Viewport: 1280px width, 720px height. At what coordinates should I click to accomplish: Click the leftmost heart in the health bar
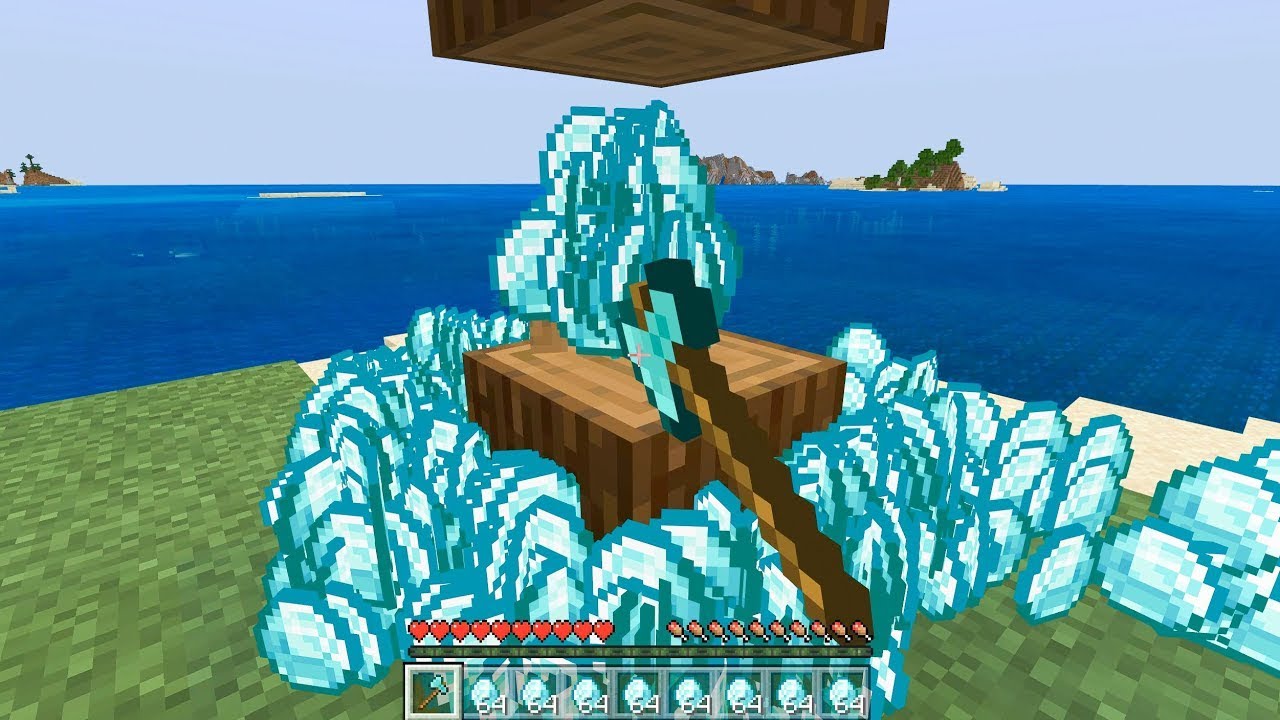click(421, 631)
